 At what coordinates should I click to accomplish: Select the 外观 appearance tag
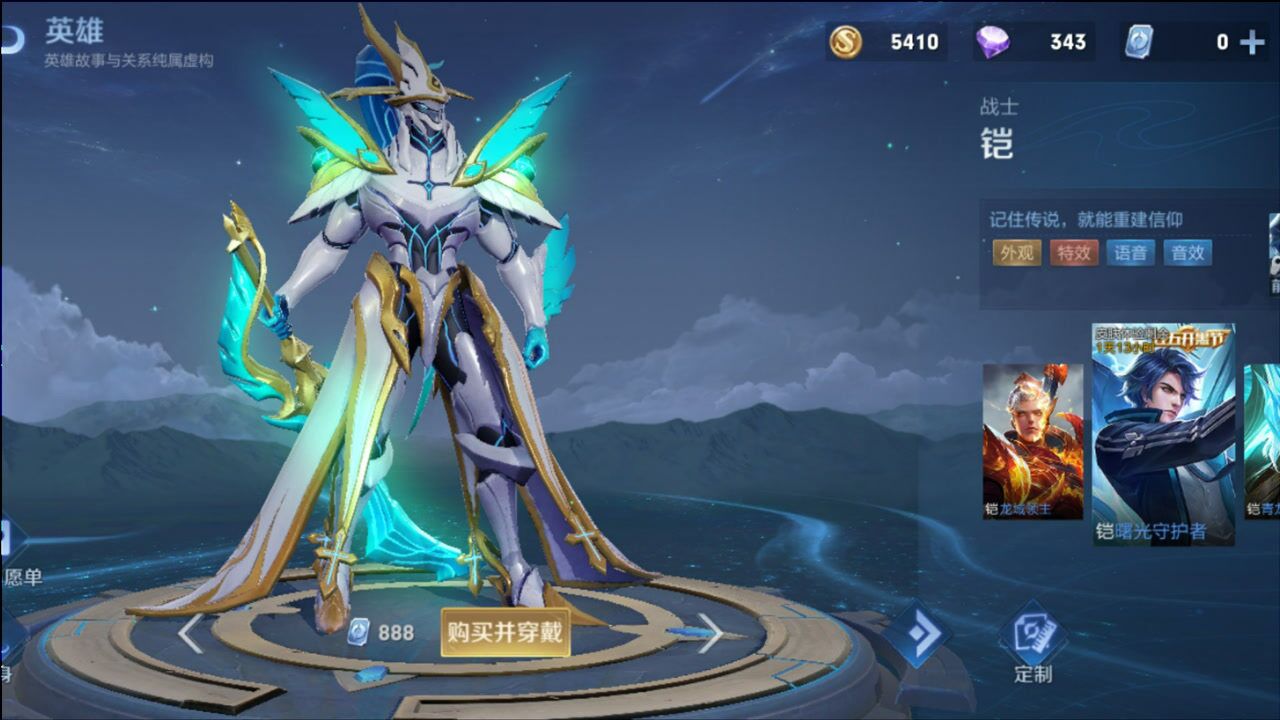[x=1016, y=253]
